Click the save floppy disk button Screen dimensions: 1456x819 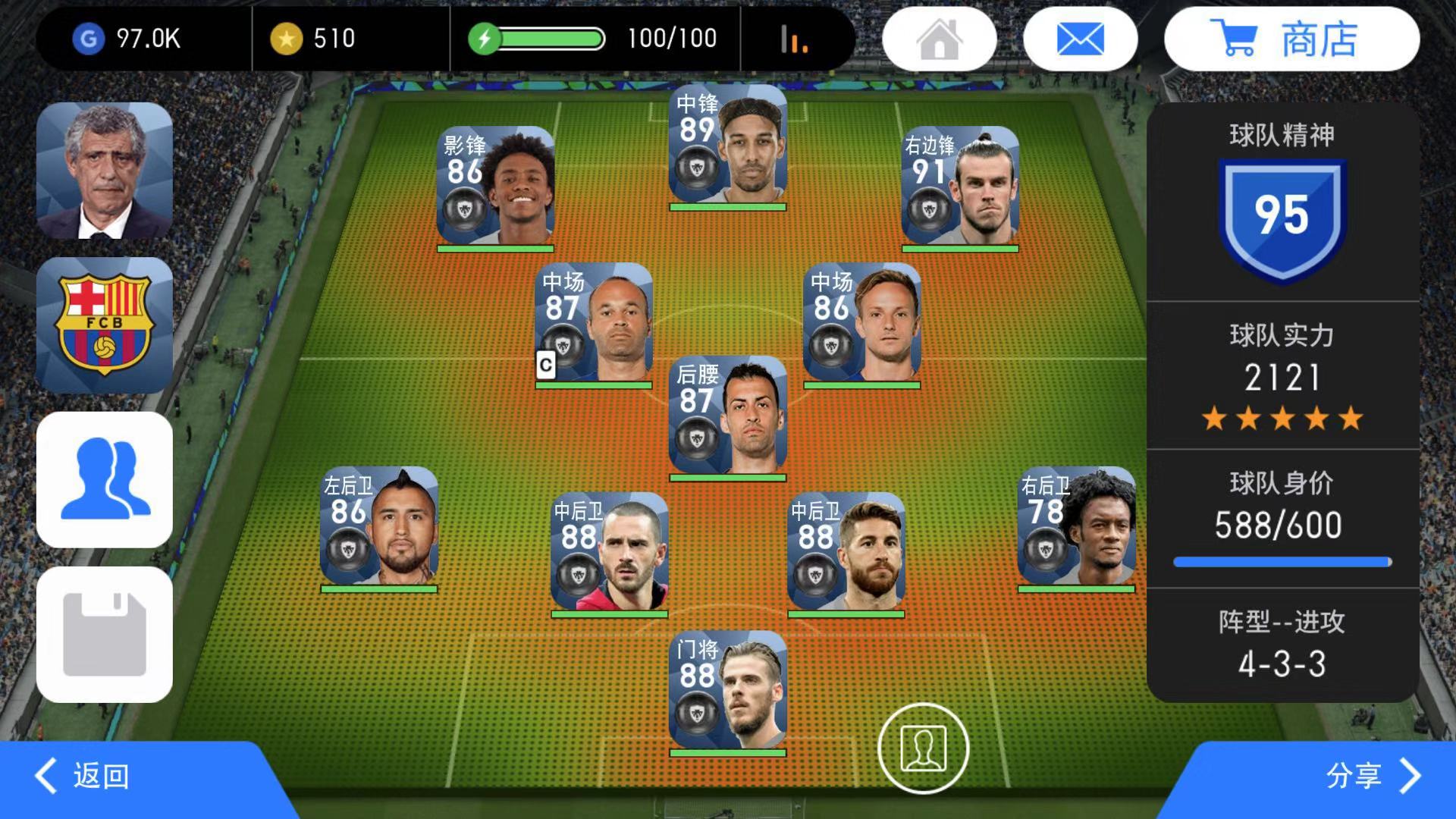(105, 635)
